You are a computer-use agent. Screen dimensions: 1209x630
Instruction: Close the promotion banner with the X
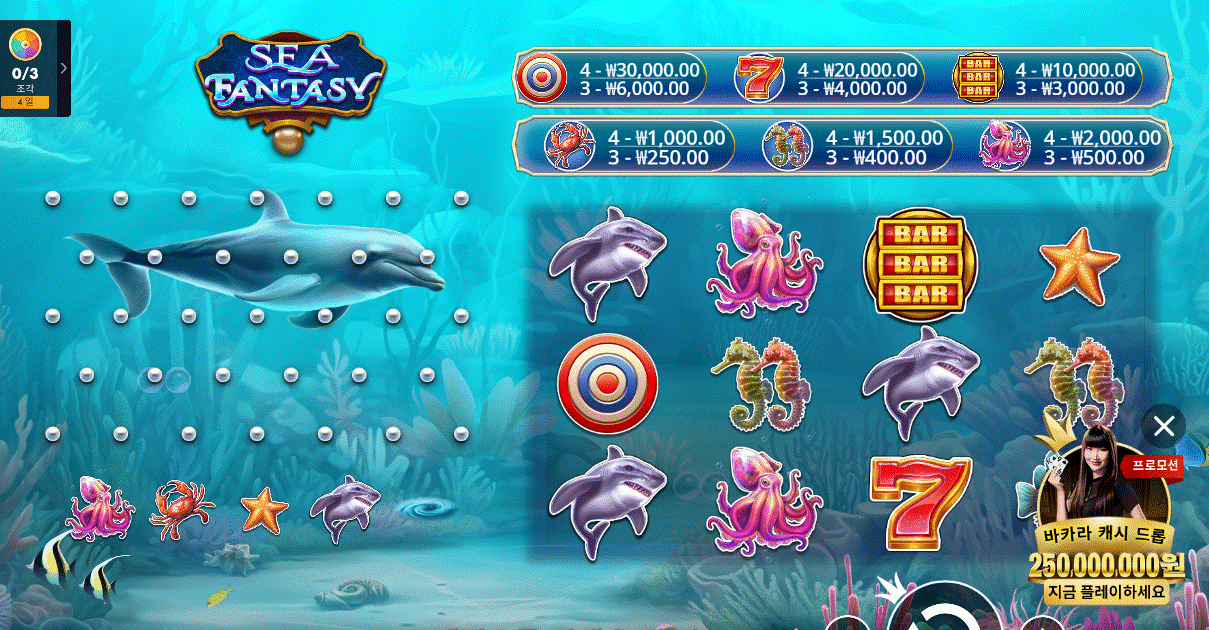point(1163,427)
